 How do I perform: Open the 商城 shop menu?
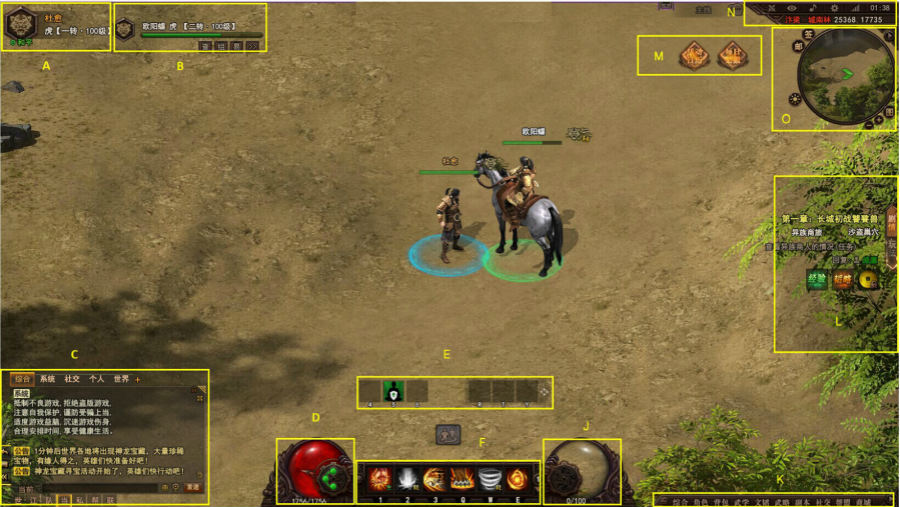863,501
